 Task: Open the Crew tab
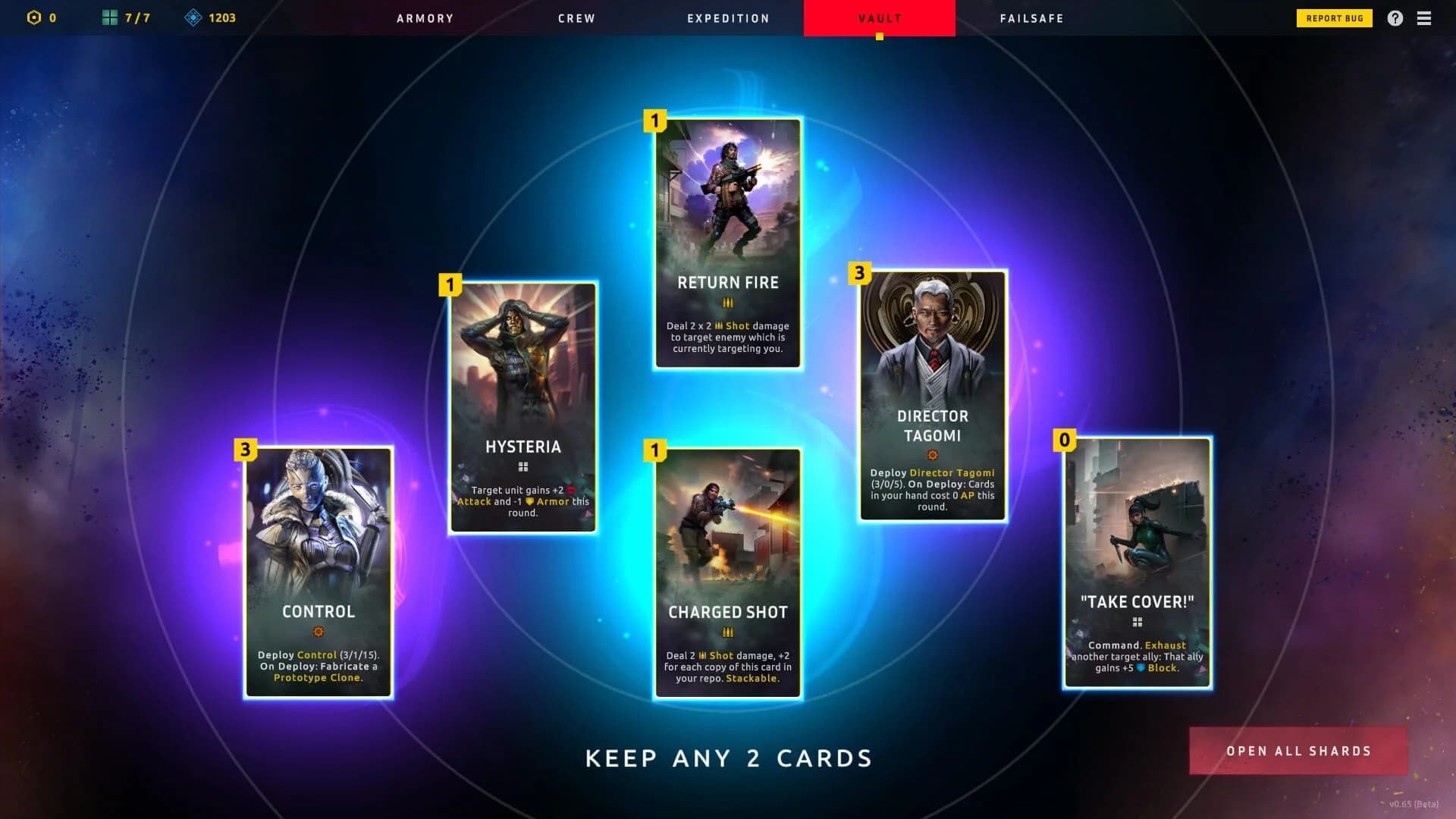point(576,18)
